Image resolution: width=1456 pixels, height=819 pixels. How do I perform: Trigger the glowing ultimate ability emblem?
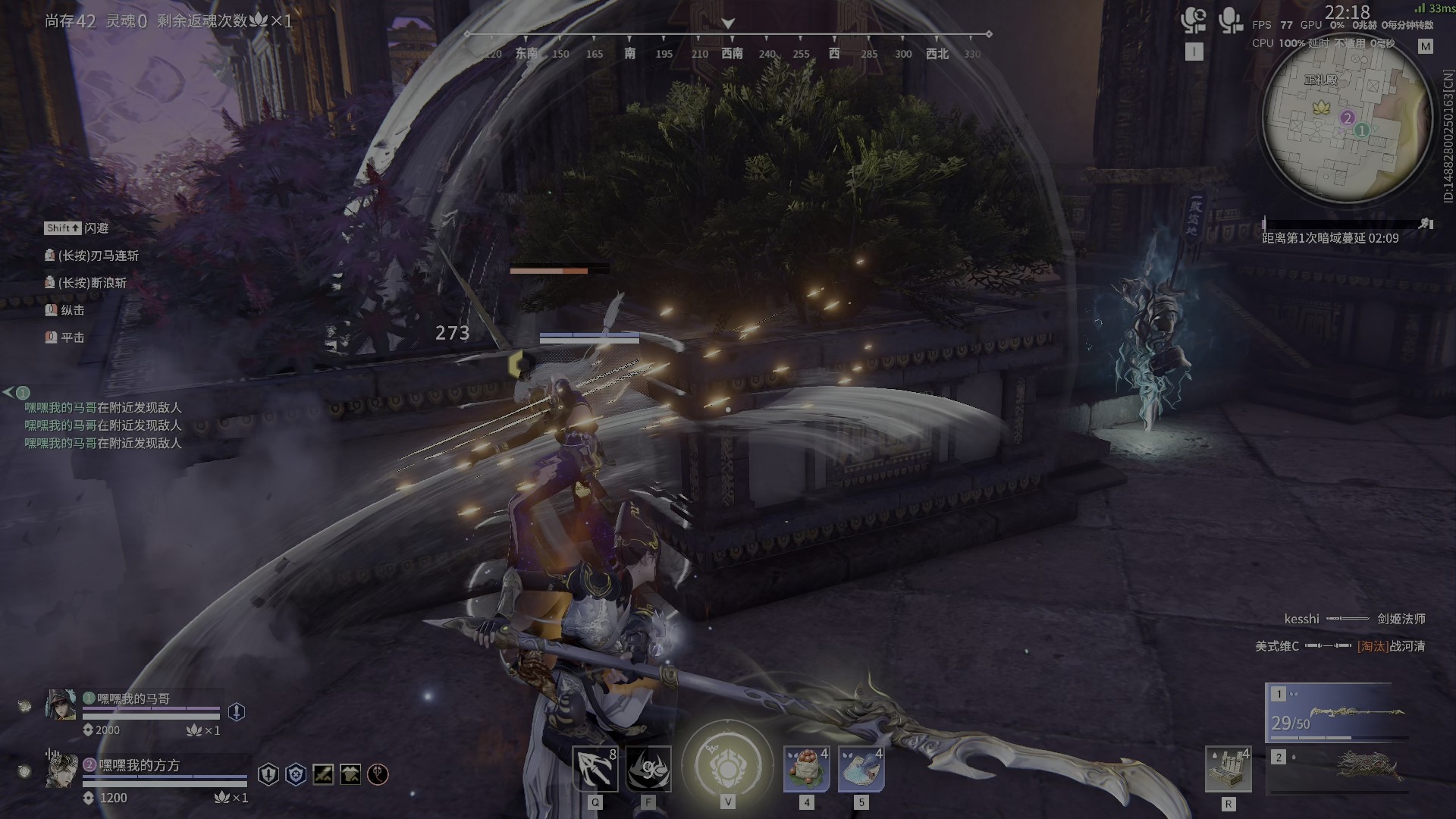727,767
